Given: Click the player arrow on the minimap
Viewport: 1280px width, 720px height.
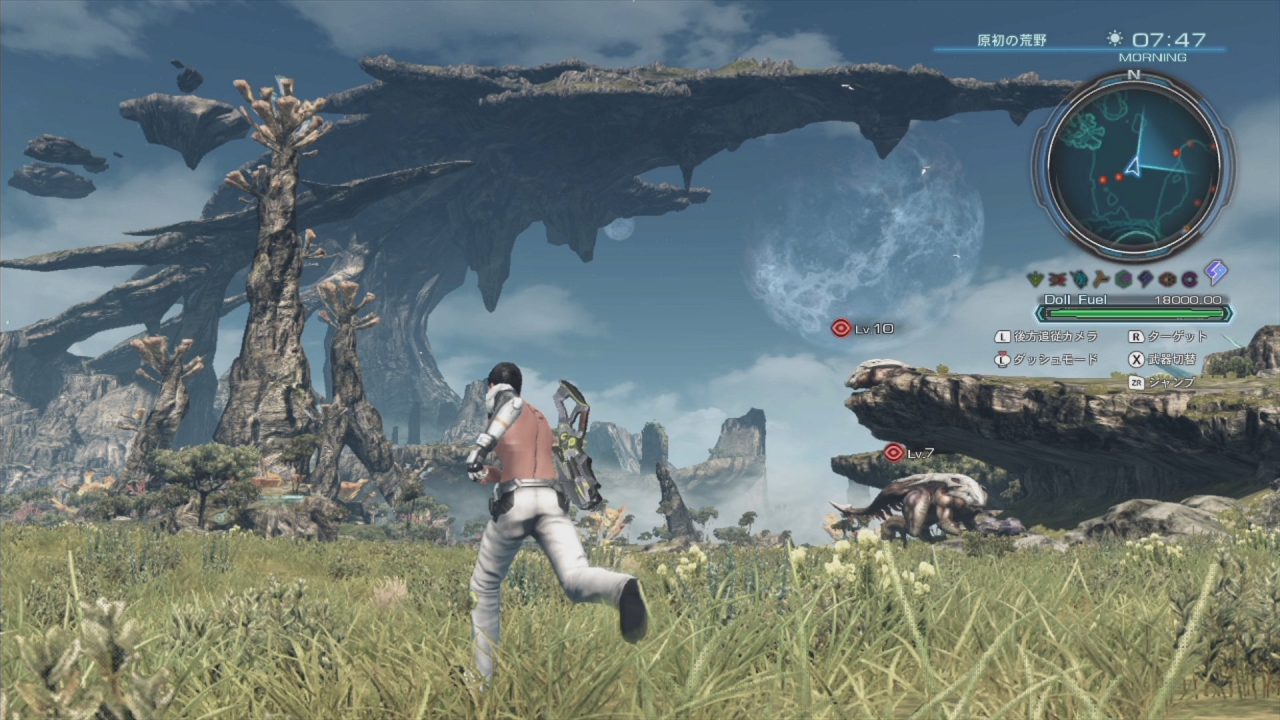Looking at the screenshot, I should tap(1135, 167).
